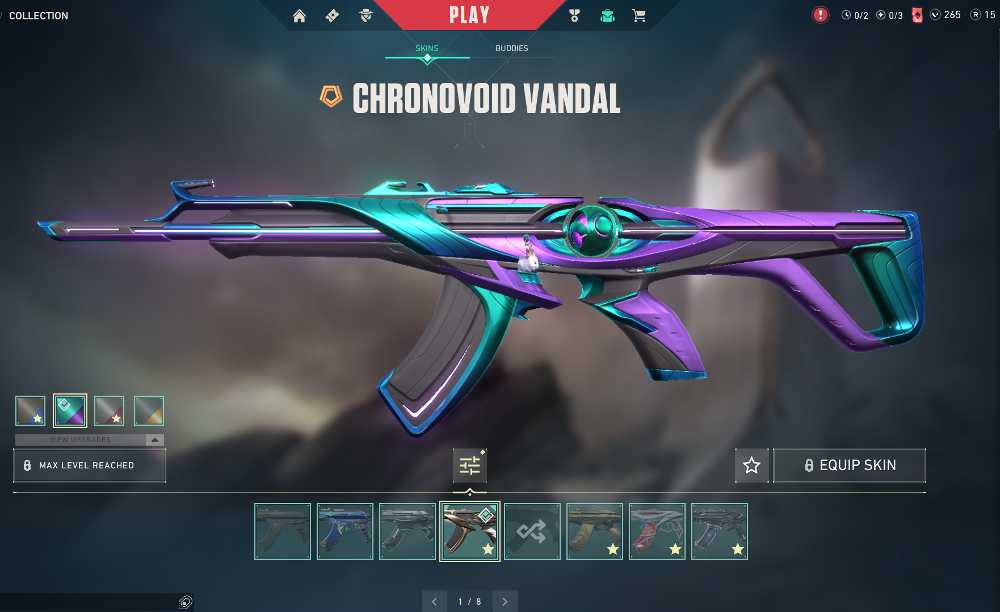This screenshot has width=1000, height=612.
Task: Open the Collection locker icon in nav bar
Action: pos(607,15)
